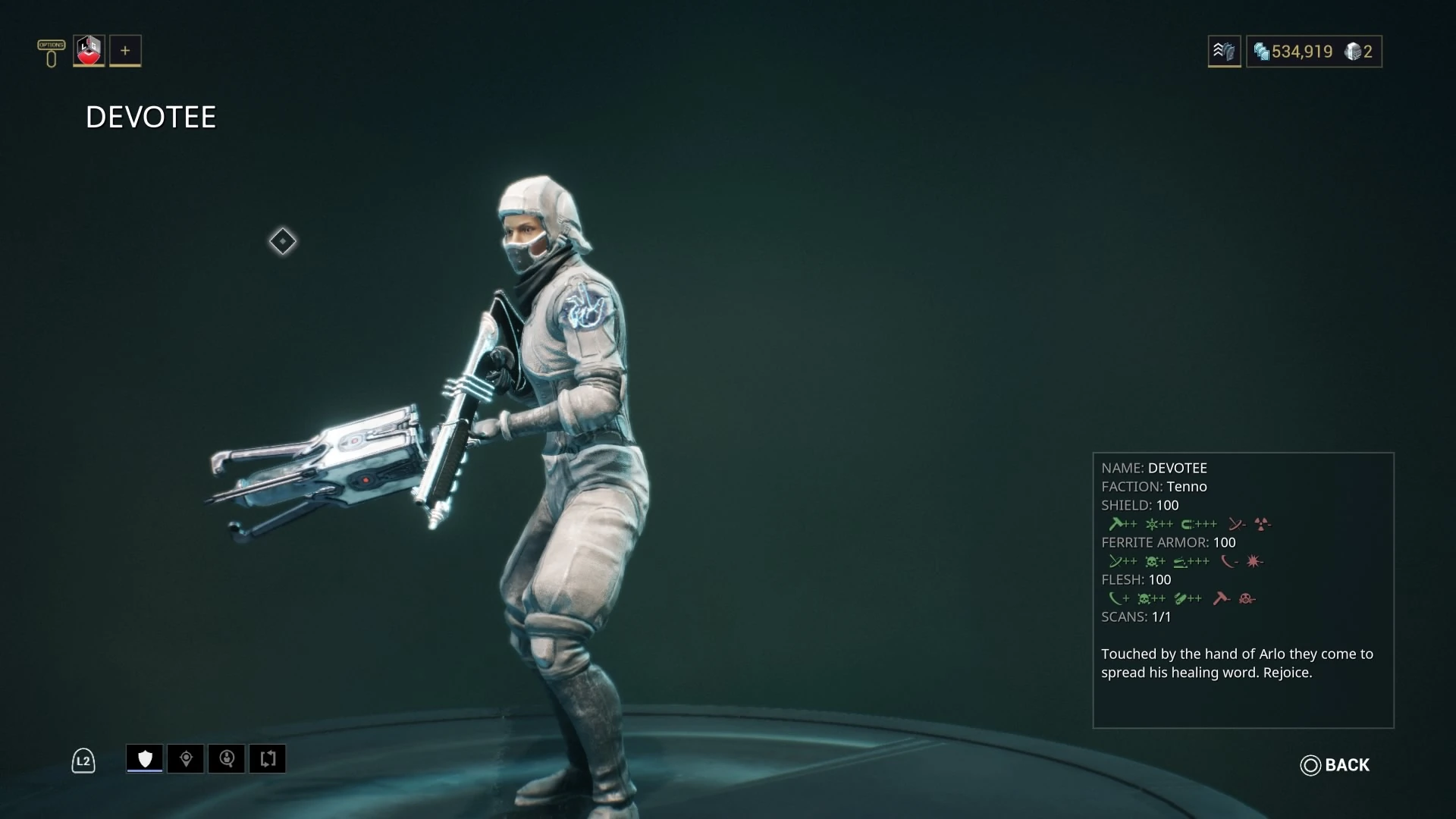This screenshot has width=1456, height=819.
Task: Open the affinity booster icon top right
Action: (1224, 52)
